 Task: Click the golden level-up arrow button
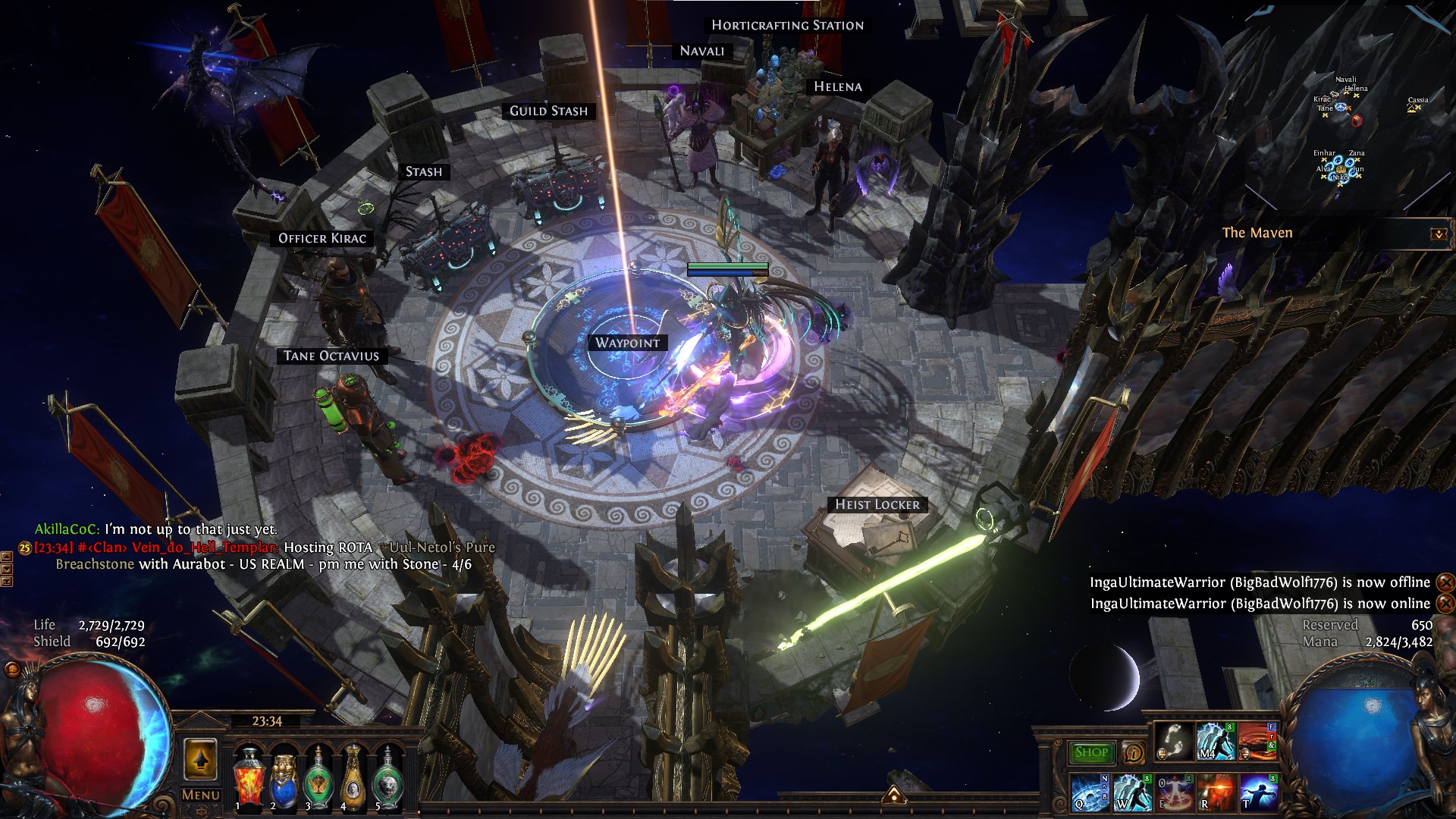[201, 759]
